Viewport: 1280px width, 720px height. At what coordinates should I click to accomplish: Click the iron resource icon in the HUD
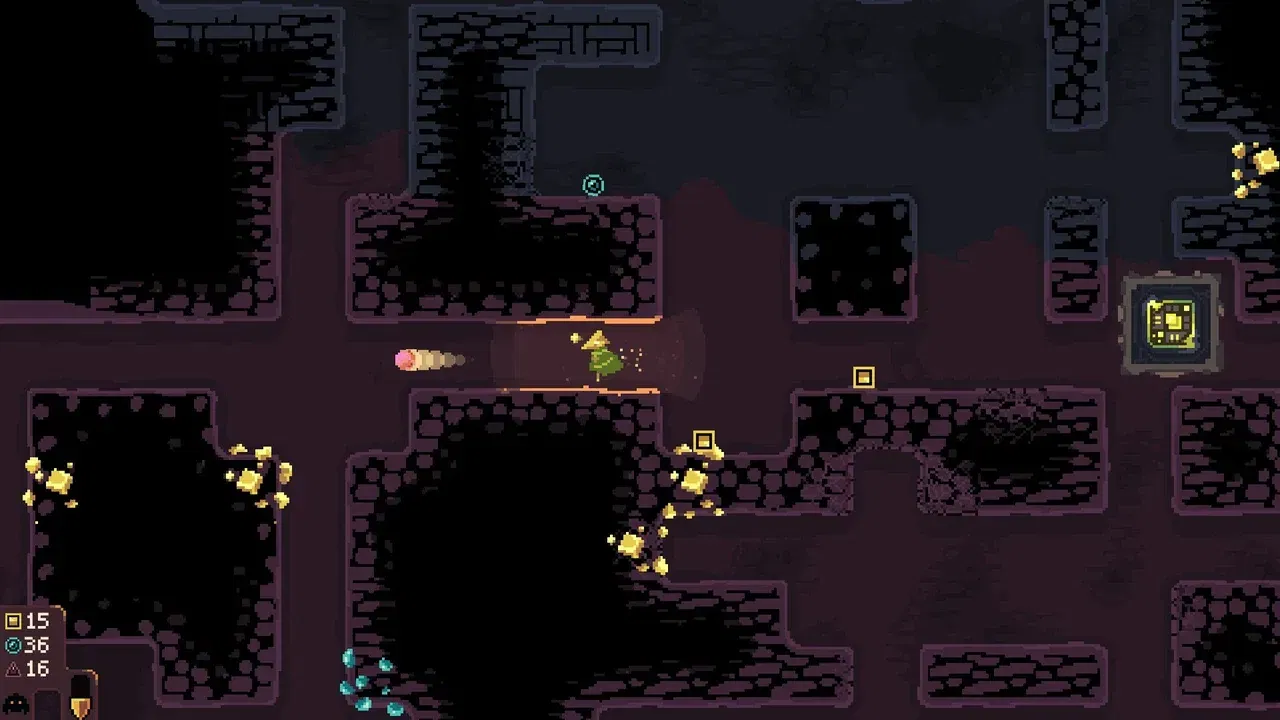pyautogui.click(x=13, y=621)
